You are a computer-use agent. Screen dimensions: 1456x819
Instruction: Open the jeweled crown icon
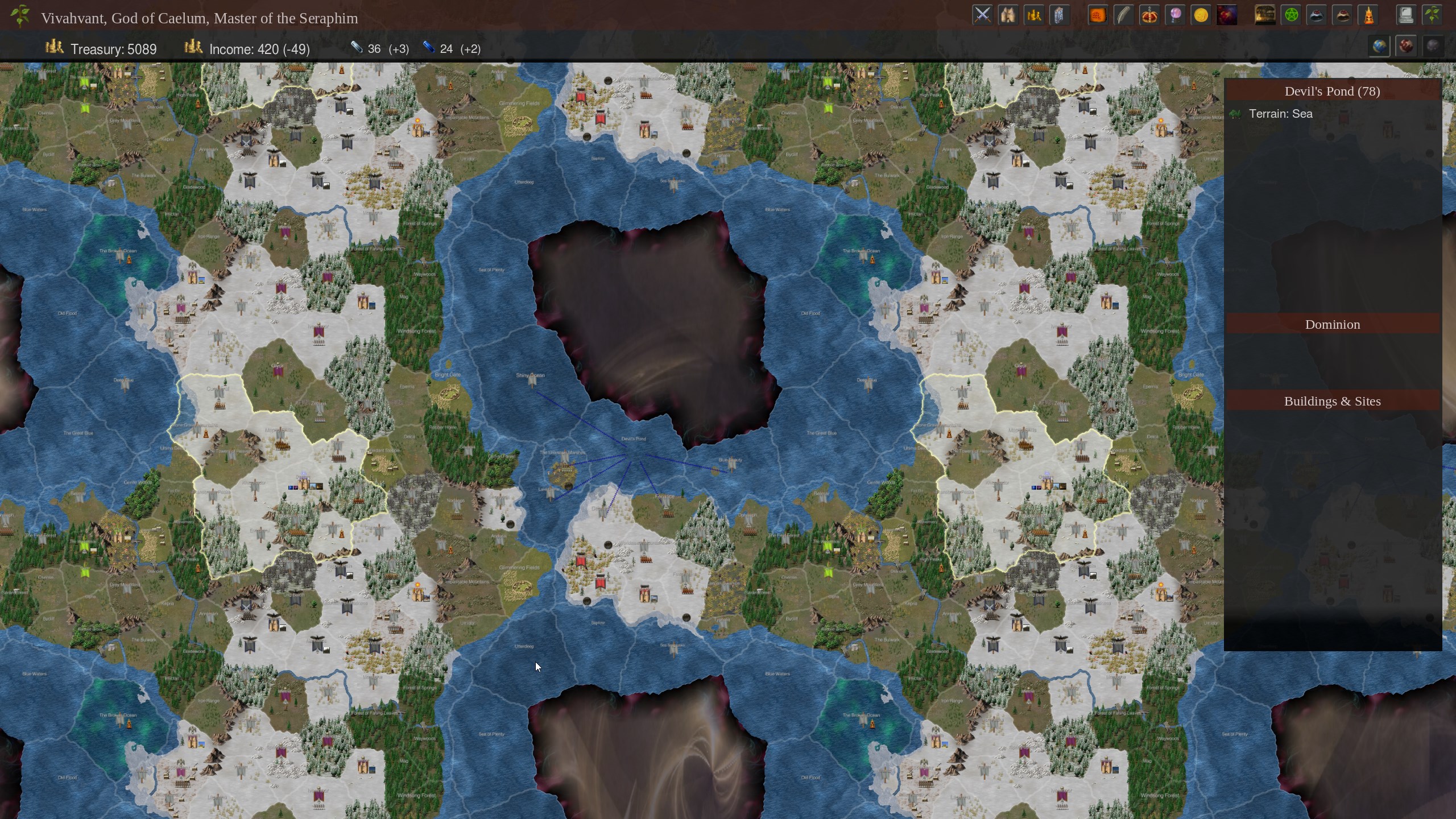pyautogui.click(x=1149, y=15)
